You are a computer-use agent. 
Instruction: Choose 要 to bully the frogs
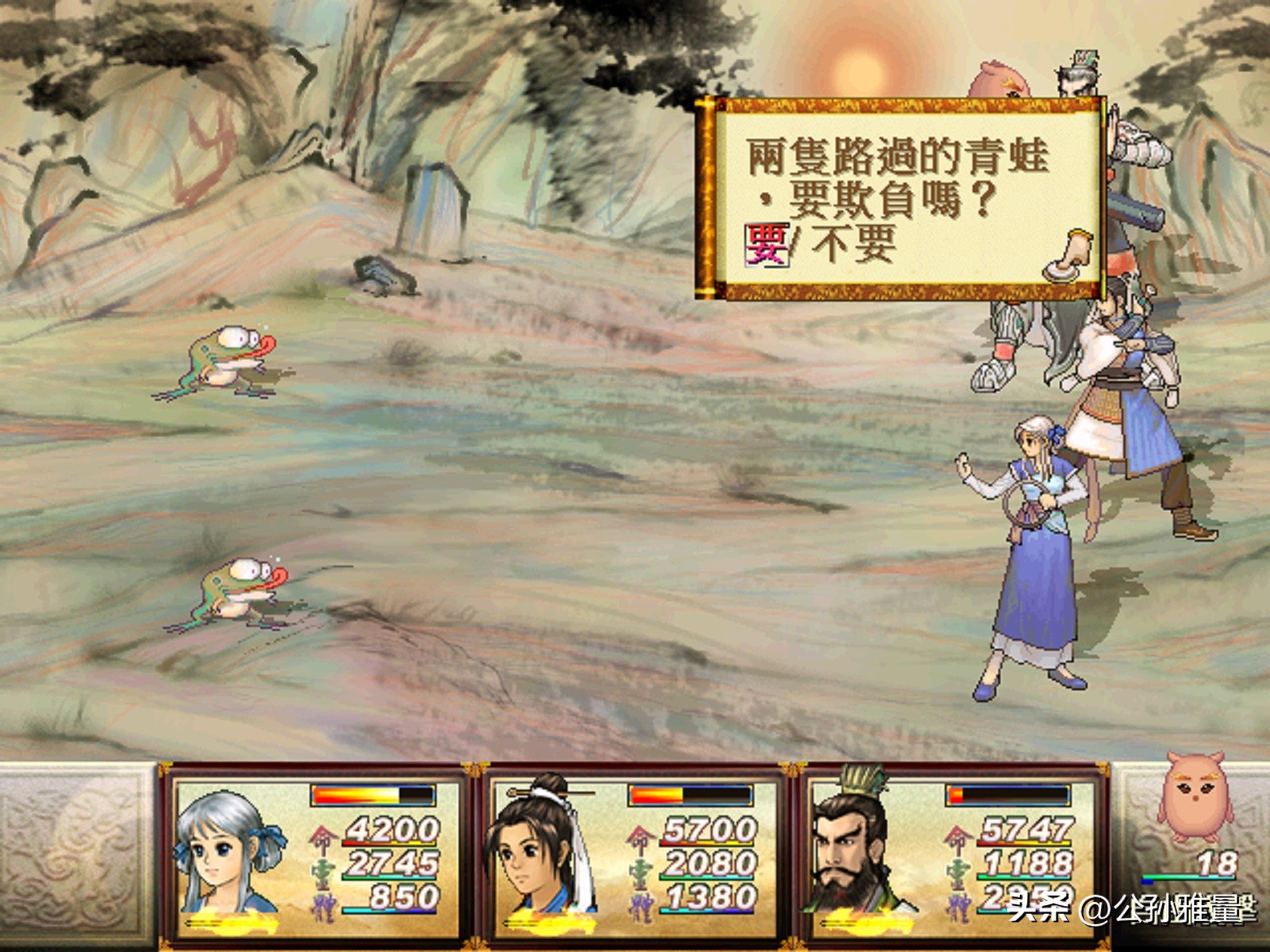coord(766,244)
